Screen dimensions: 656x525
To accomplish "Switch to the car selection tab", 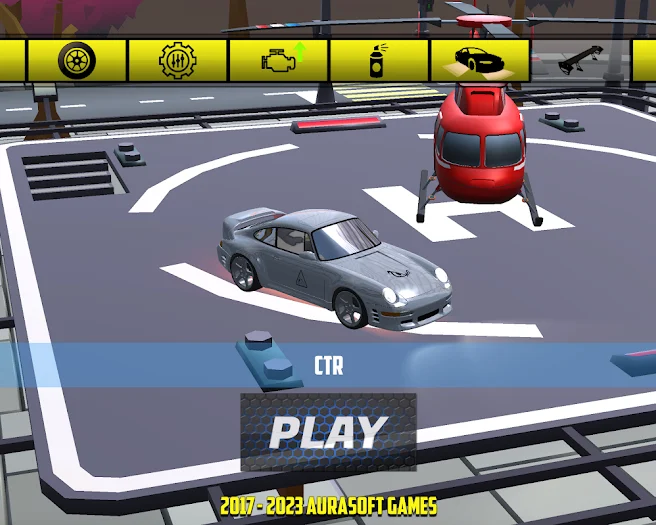I will click(x=480, y=61).
